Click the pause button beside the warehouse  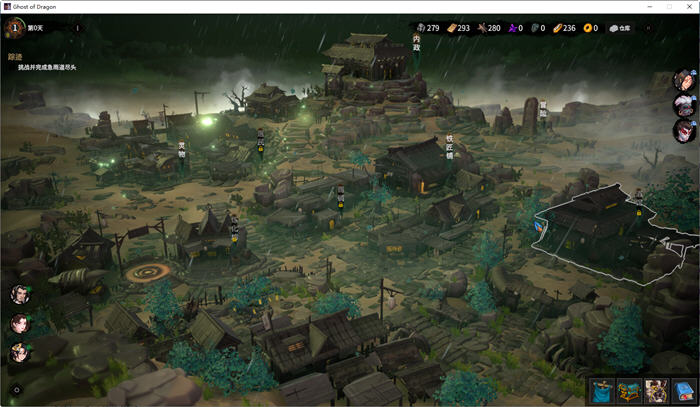(647, 28)
